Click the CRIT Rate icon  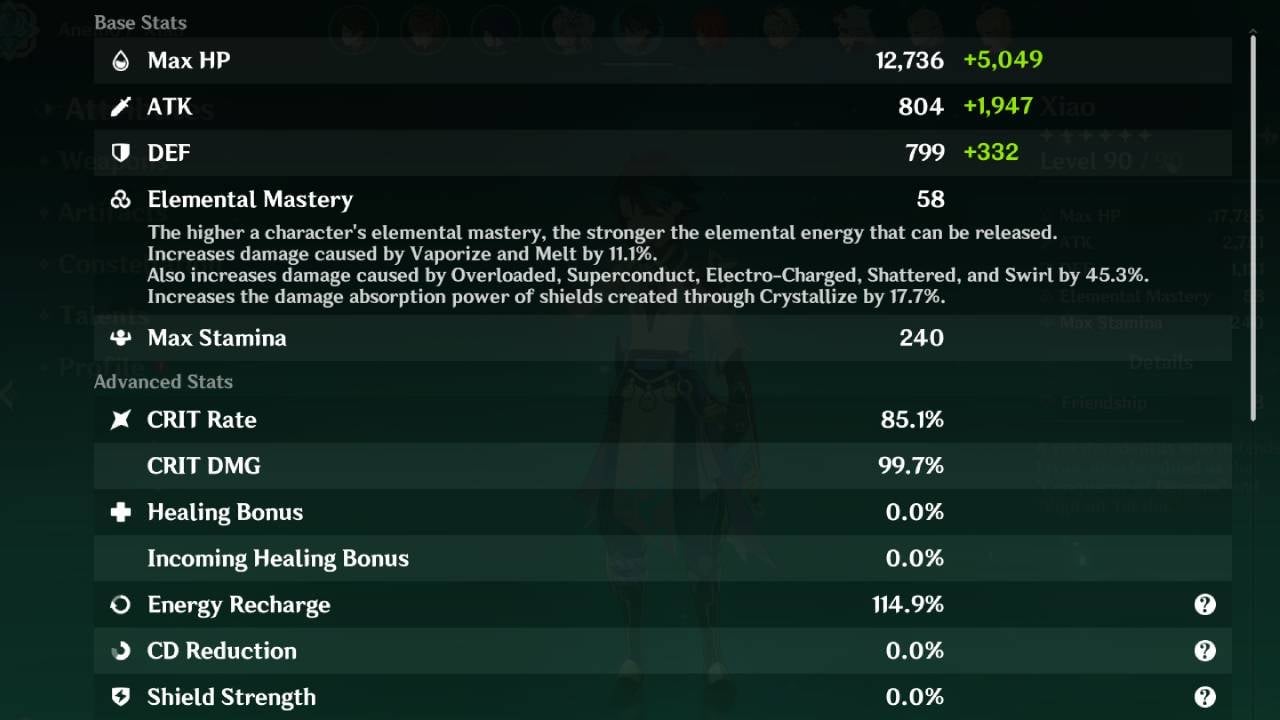119,420
